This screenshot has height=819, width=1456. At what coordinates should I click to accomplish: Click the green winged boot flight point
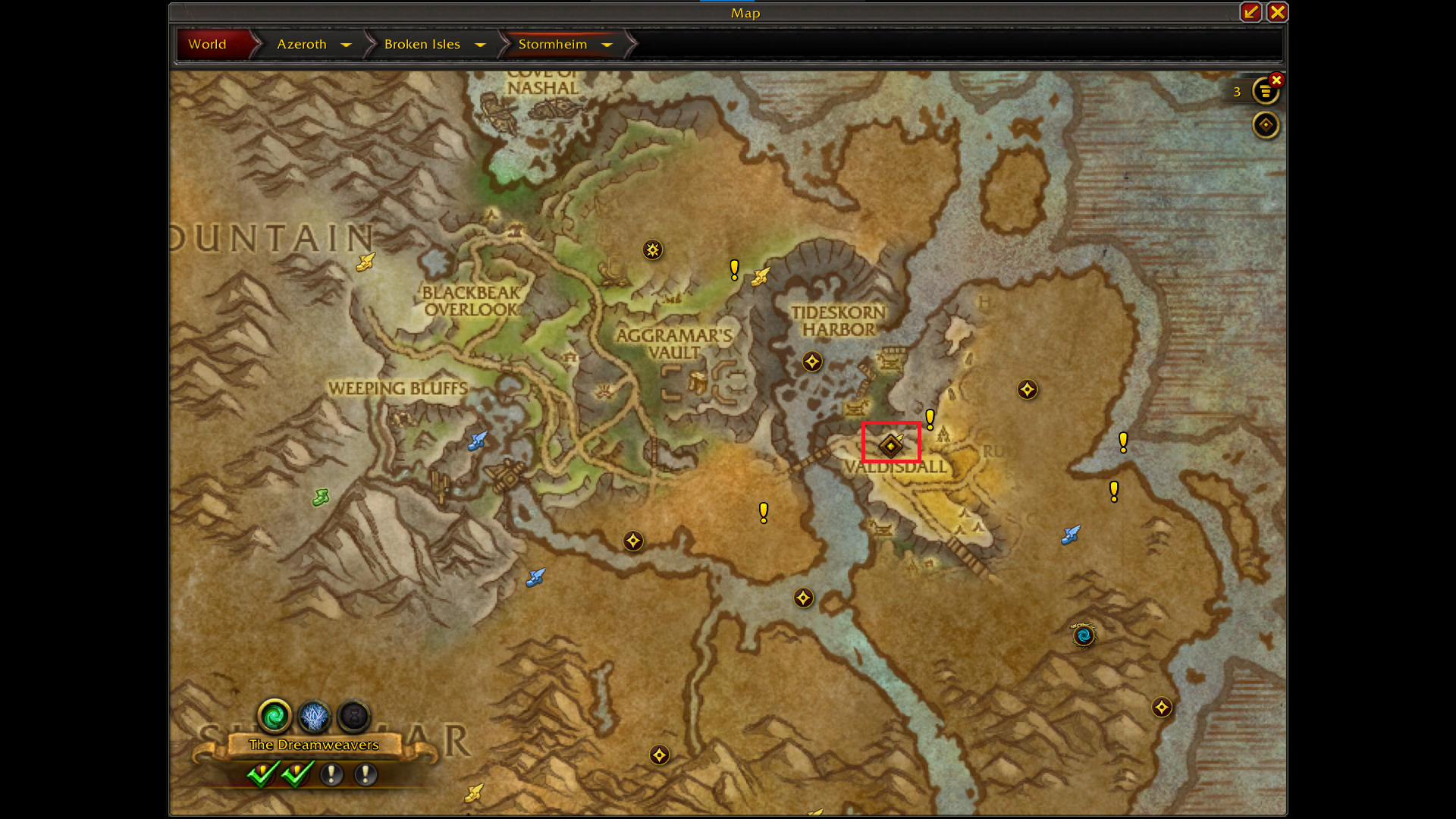pyautogui.click(x=321, y=498)
